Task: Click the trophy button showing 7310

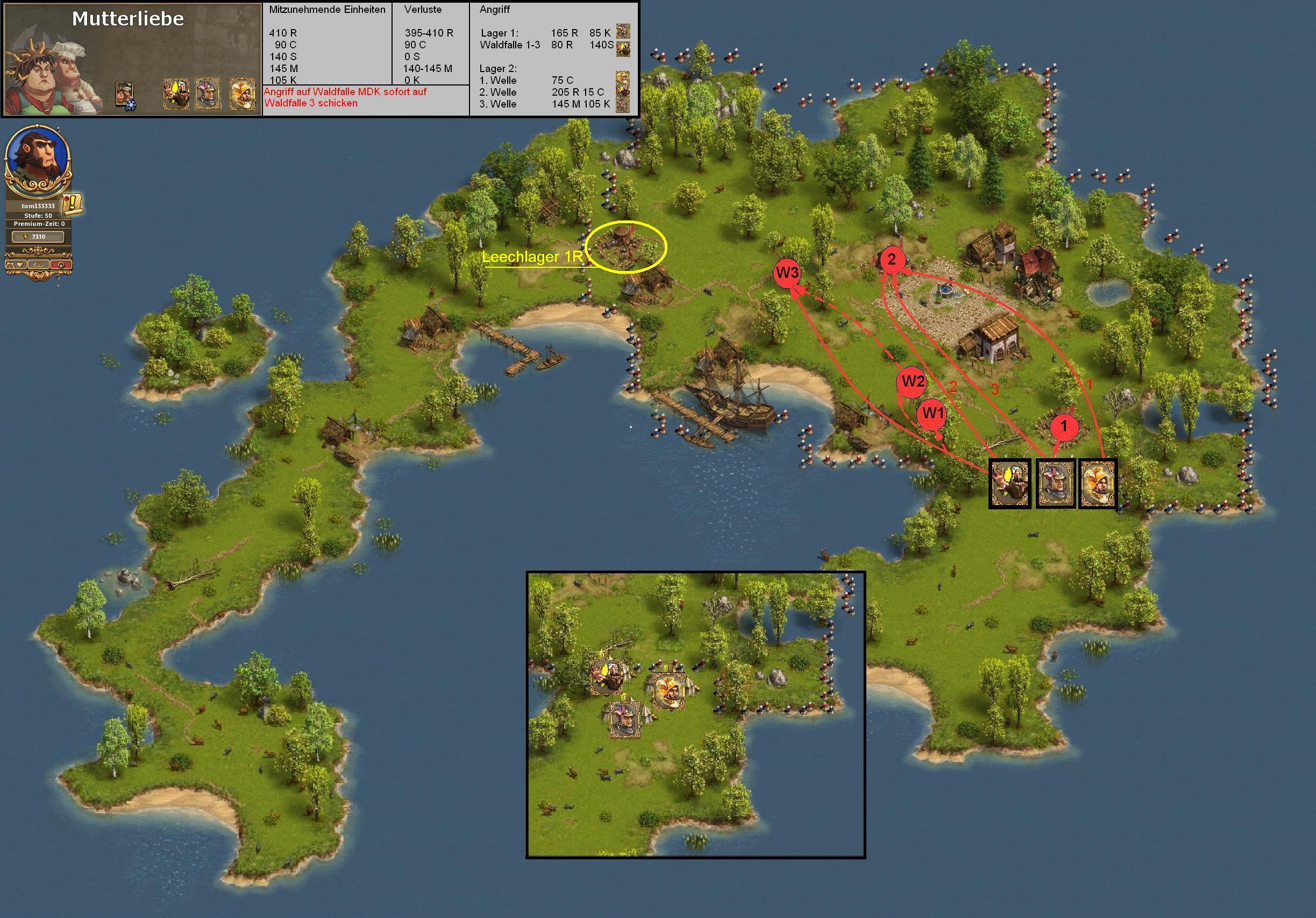Action: (38, 237)
